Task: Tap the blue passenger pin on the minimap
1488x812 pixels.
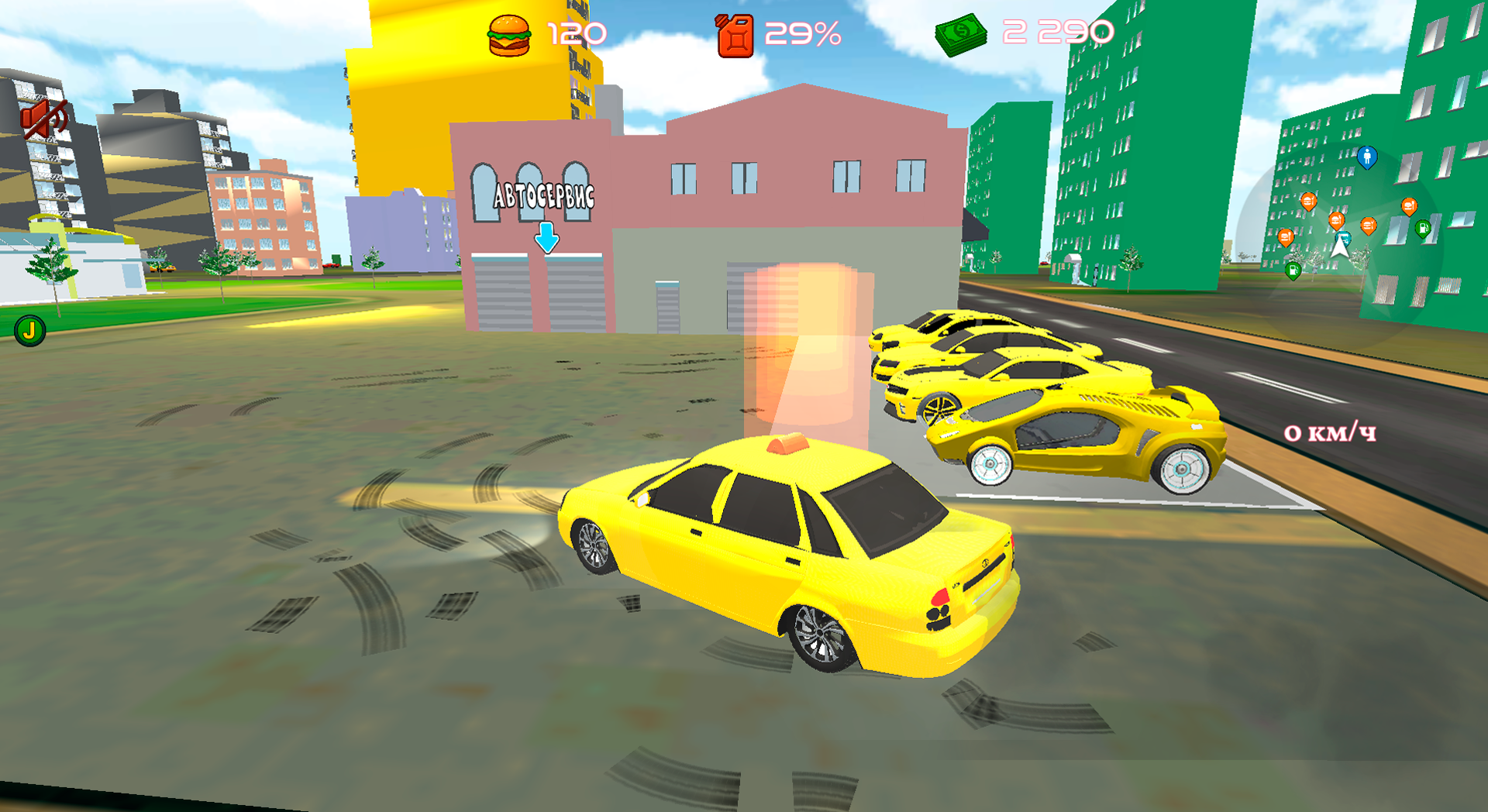Action: tap(1367, 158)
